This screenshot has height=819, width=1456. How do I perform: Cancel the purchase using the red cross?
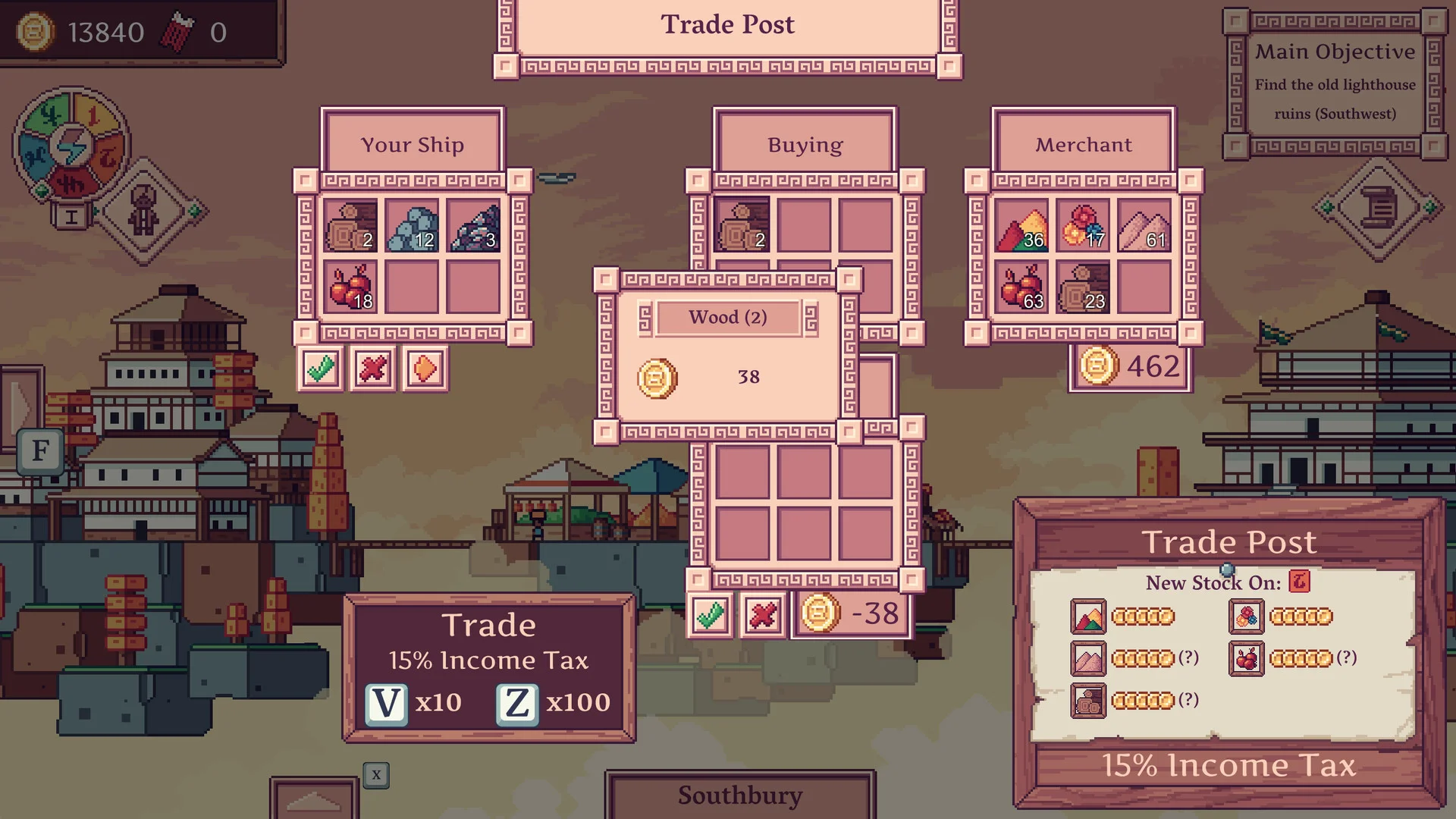(762, 615)
